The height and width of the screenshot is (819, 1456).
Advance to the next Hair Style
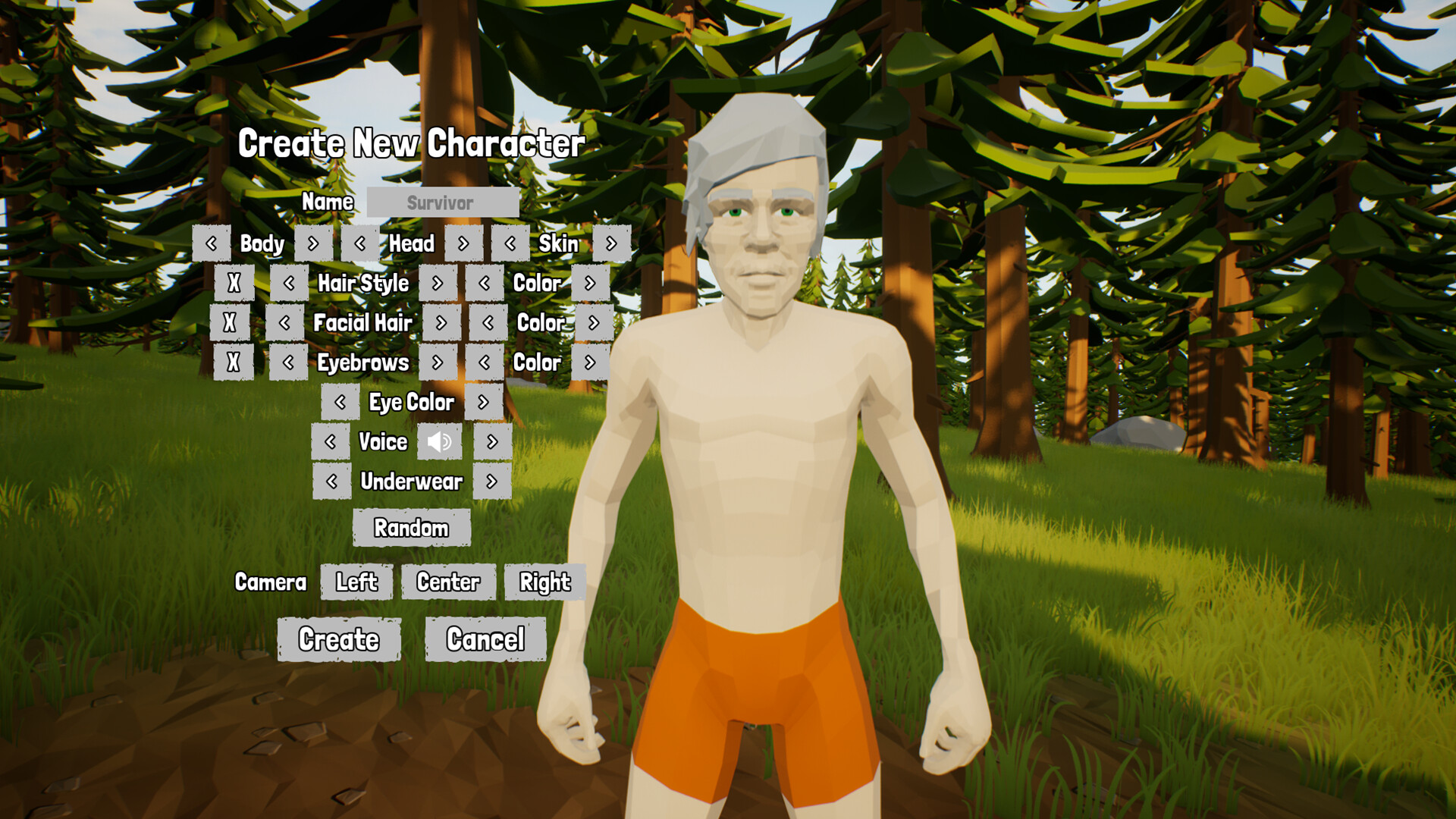(x=437, y=284)
